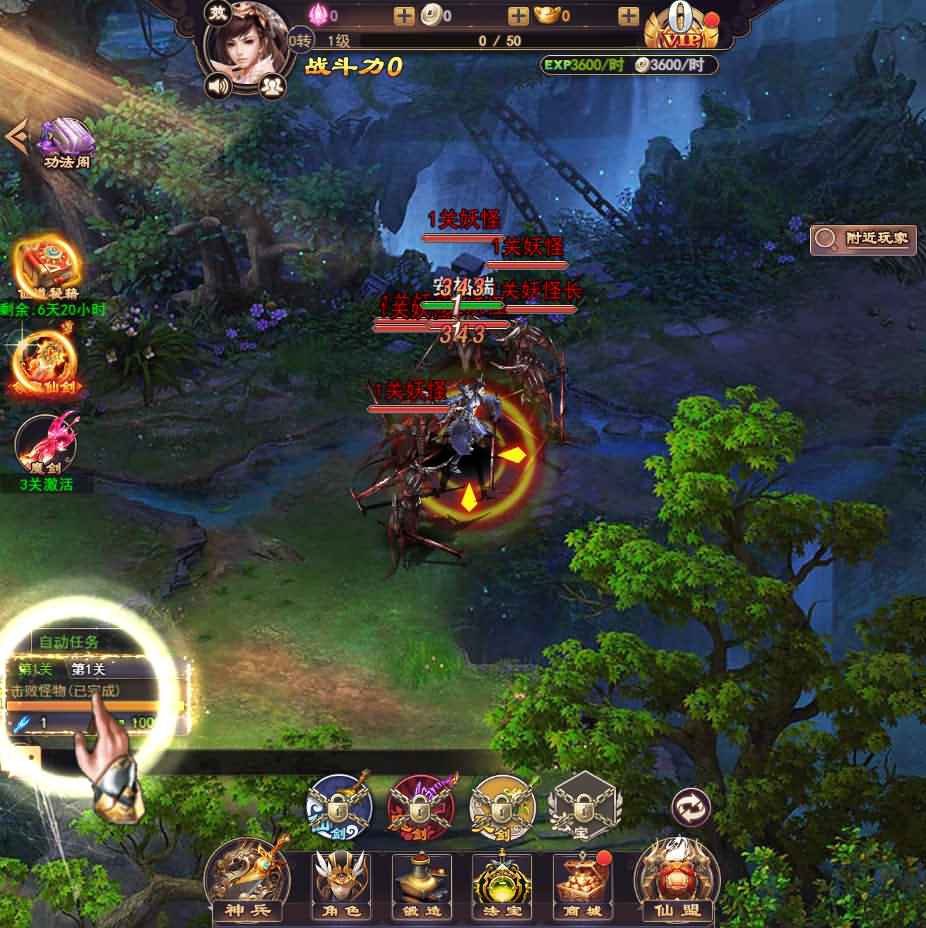Open the 锻造 forging menu

(x=421, y=882)
